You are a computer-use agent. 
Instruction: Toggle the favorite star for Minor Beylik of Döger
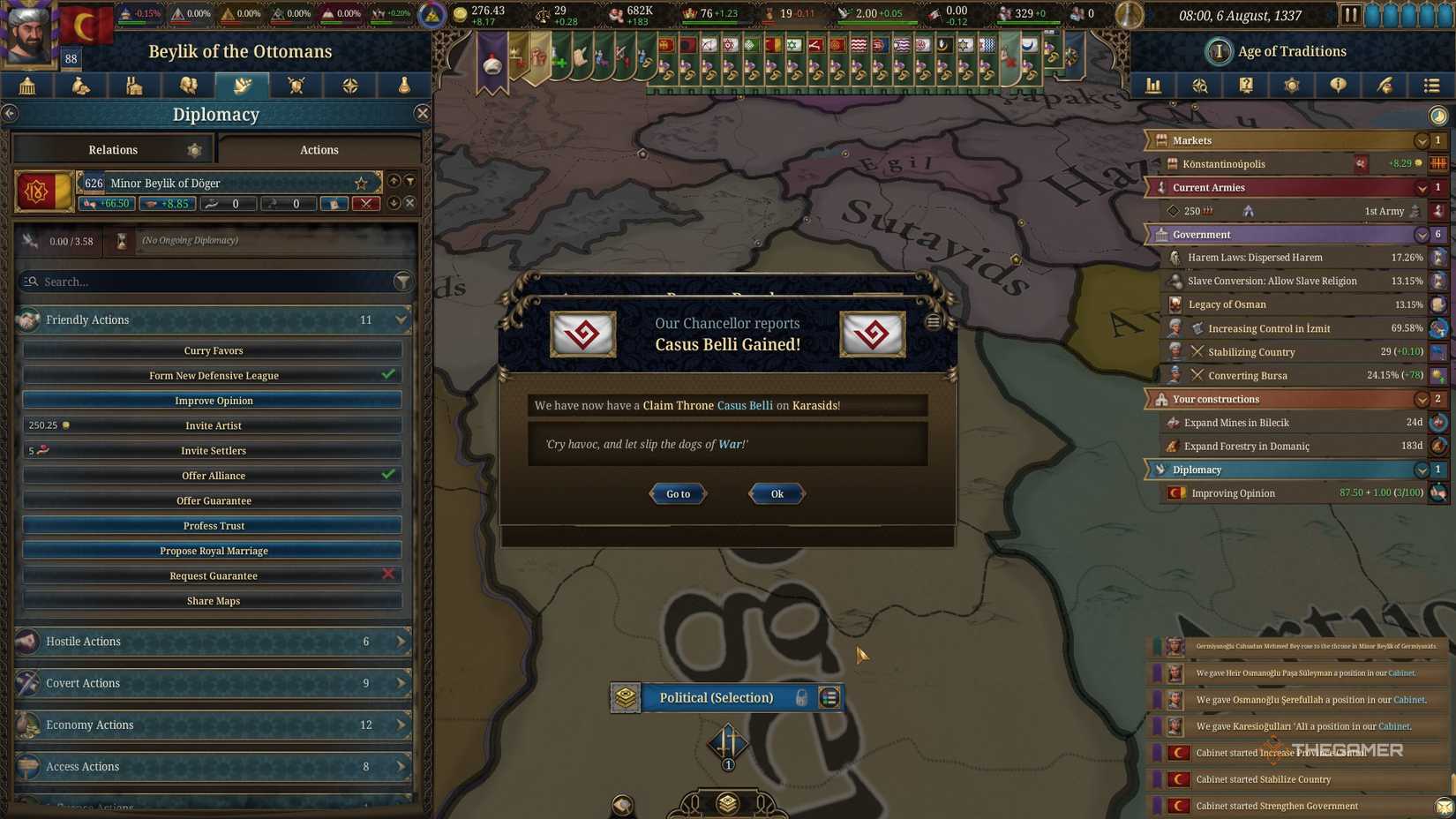(360, 183)
